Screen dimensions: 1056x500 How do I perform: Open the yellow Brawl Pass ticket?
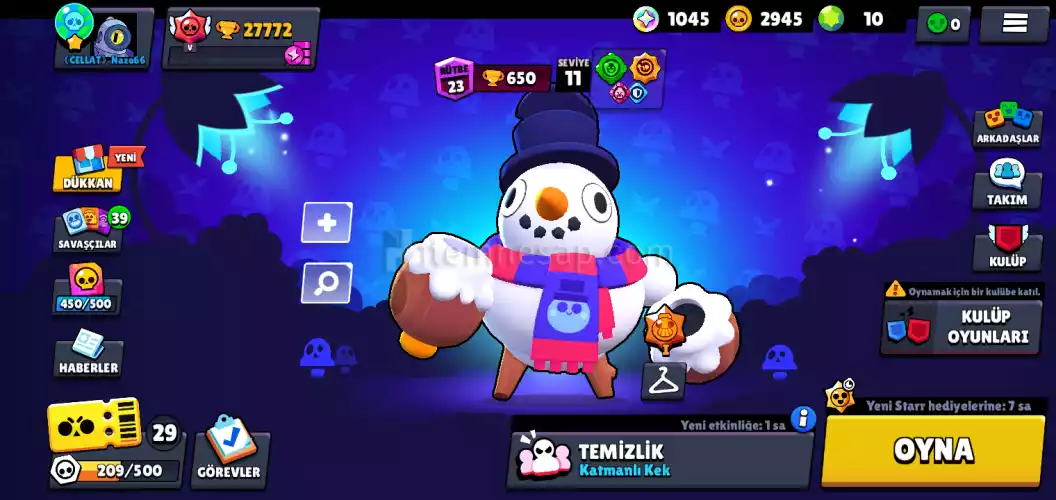click(x=95, y=427)
